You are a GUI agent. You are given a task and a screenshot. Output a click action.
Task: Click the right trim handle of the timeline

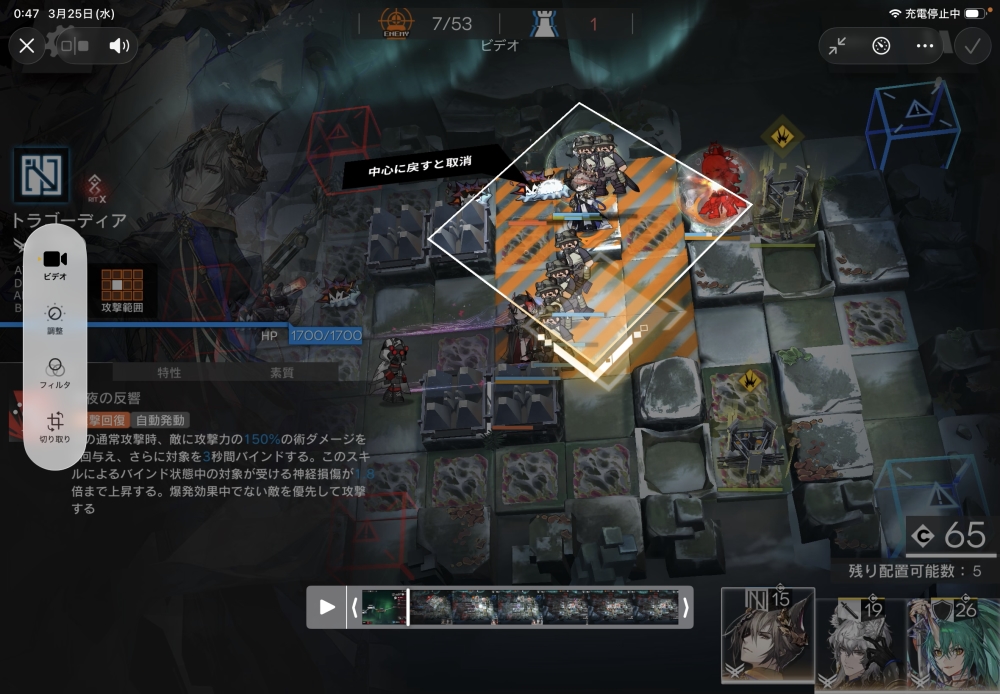[686, 607]
